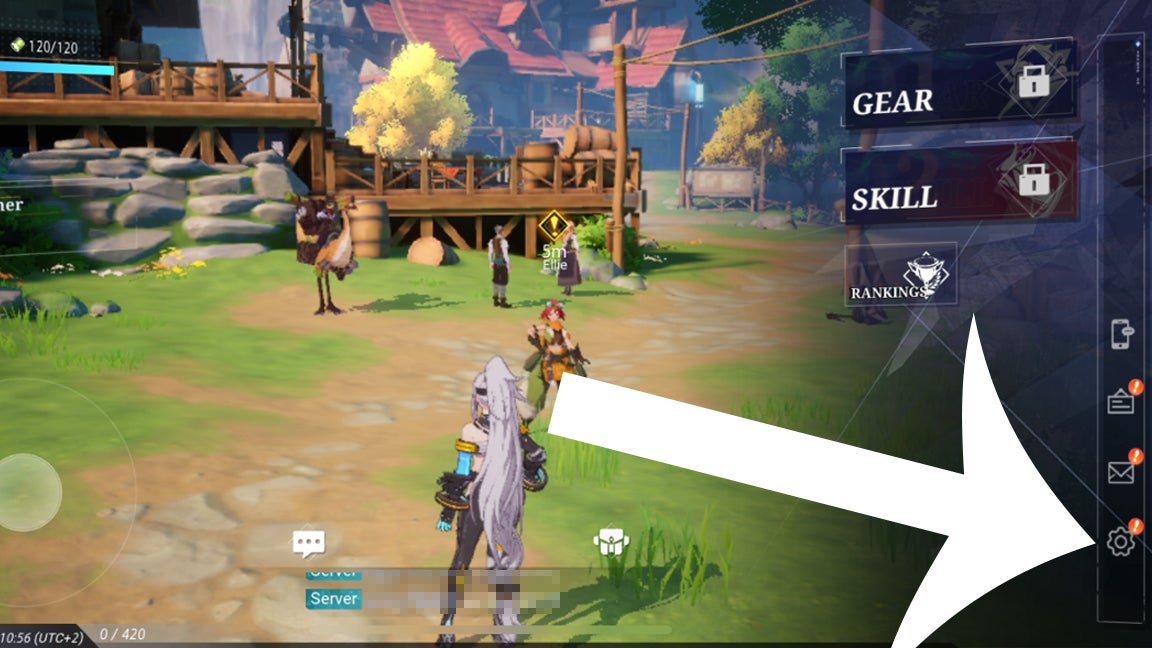The height and width of the screenshot is (648, 1152).
Task: Open chat with the speech bubble icon
Action: coord(308,543)
